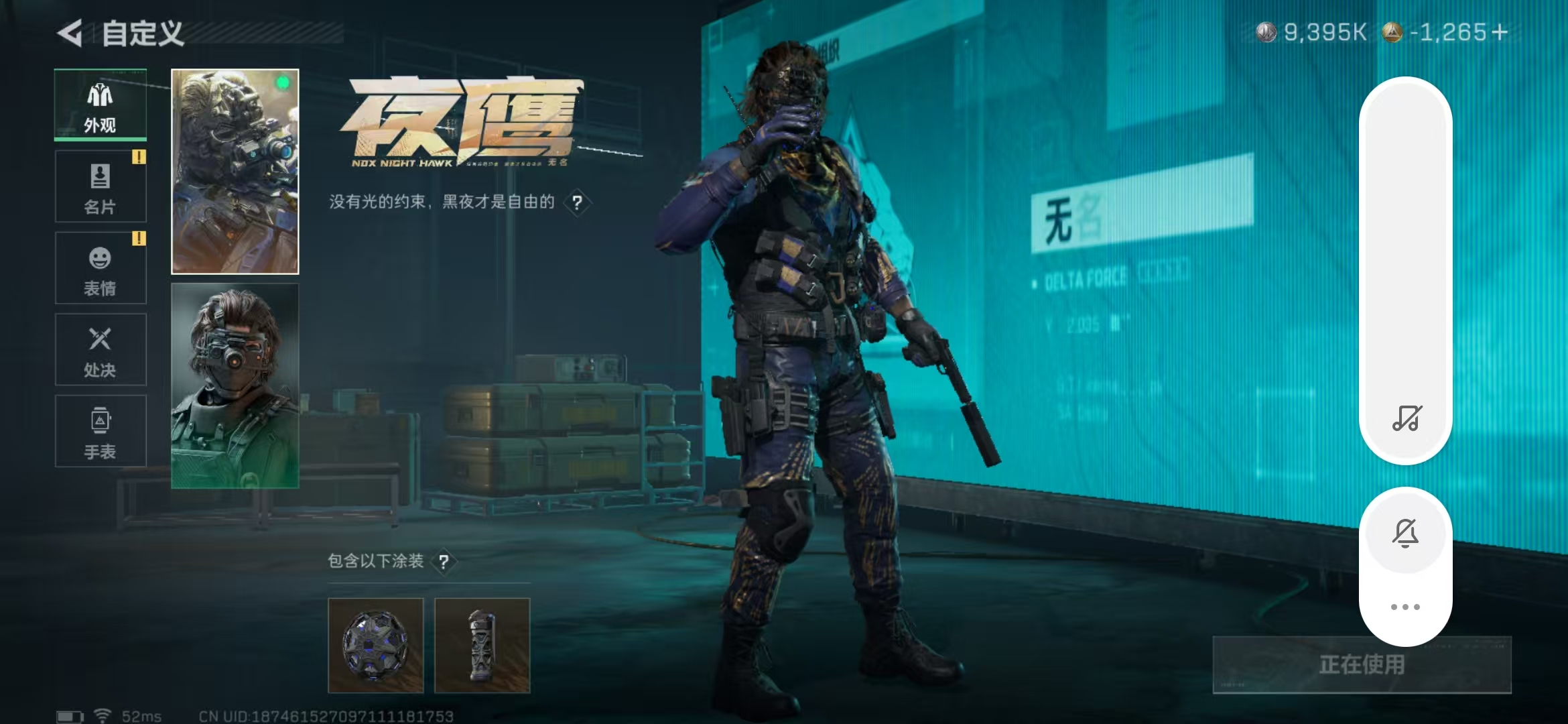Toggle the equipped status dot on skin thumbnail

[283, 81]
